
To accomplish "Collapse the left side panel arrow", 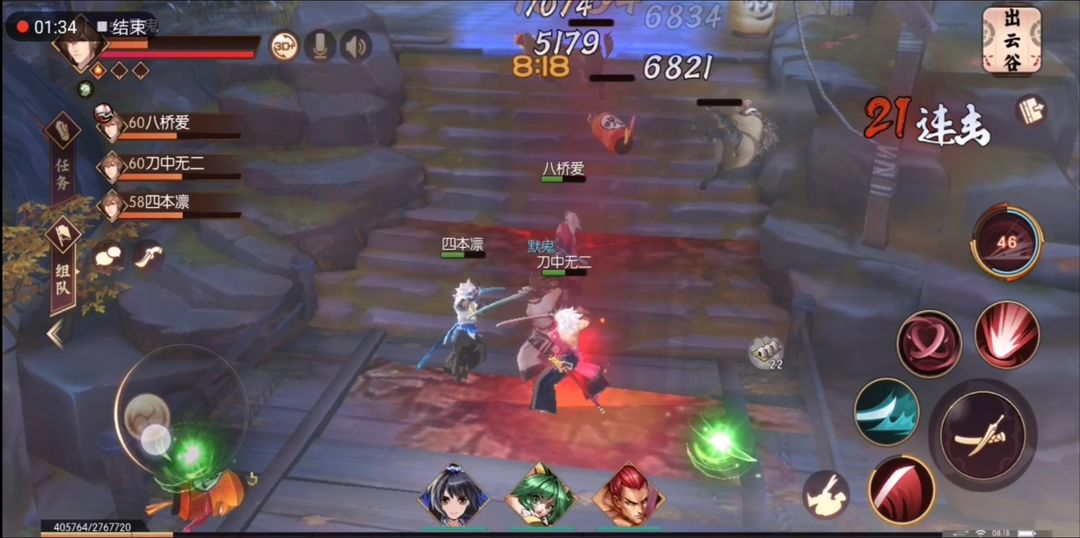I will click(x=56, y=334).
